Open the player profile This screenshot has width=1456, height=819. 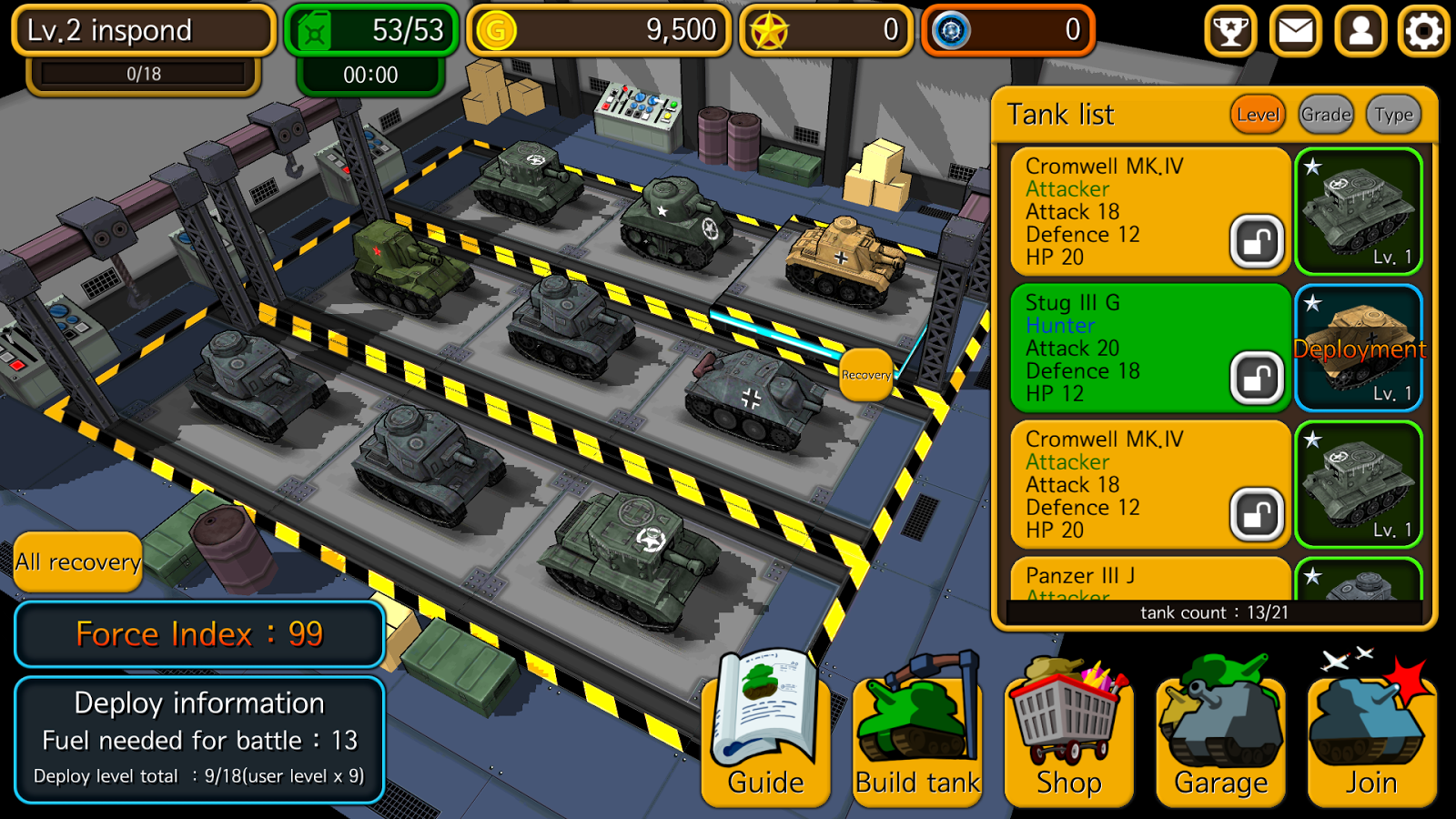point(1360,32)
